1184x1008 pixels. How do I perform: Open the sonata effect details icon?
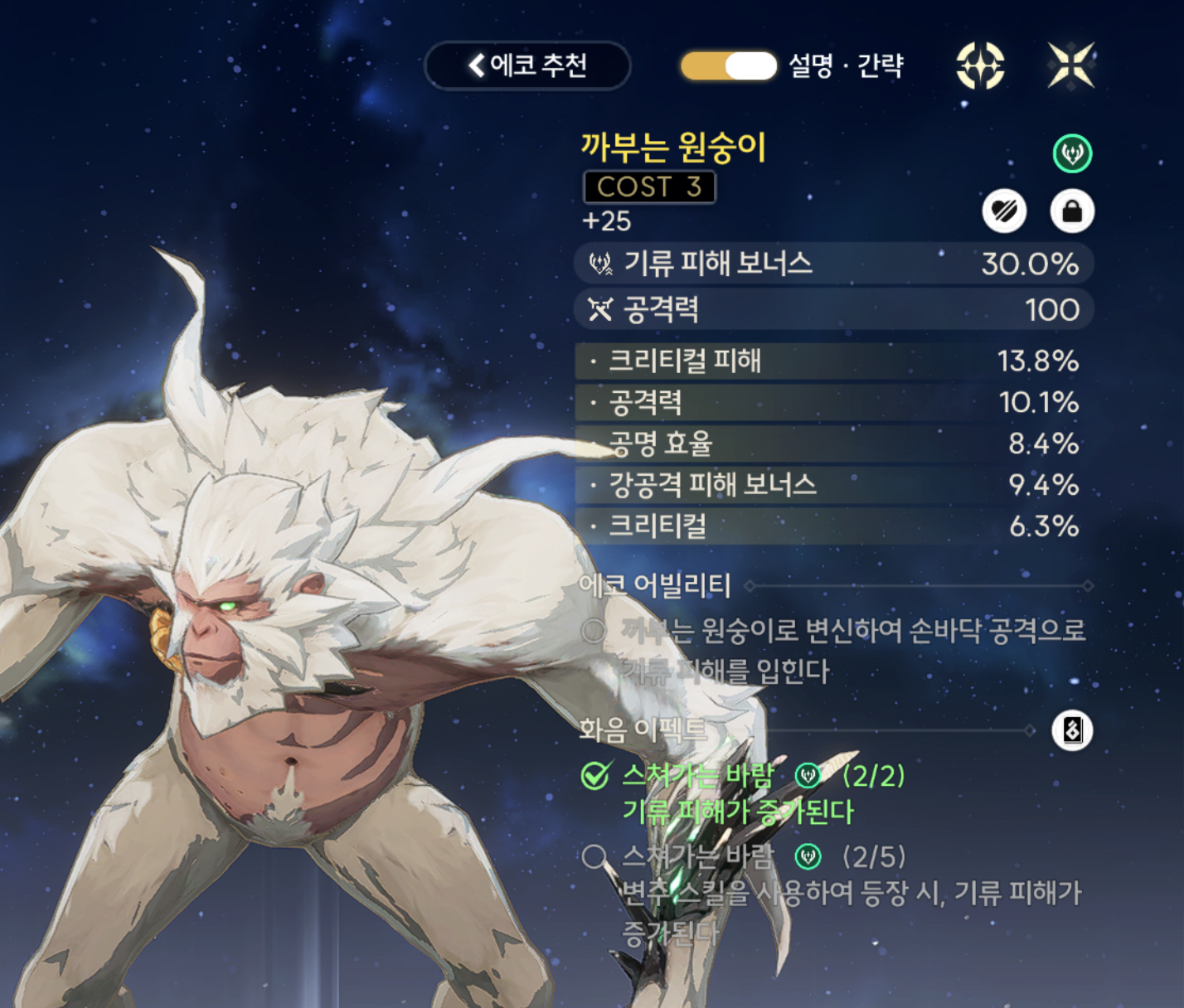pyautogui.click(x=1071, y=730)
